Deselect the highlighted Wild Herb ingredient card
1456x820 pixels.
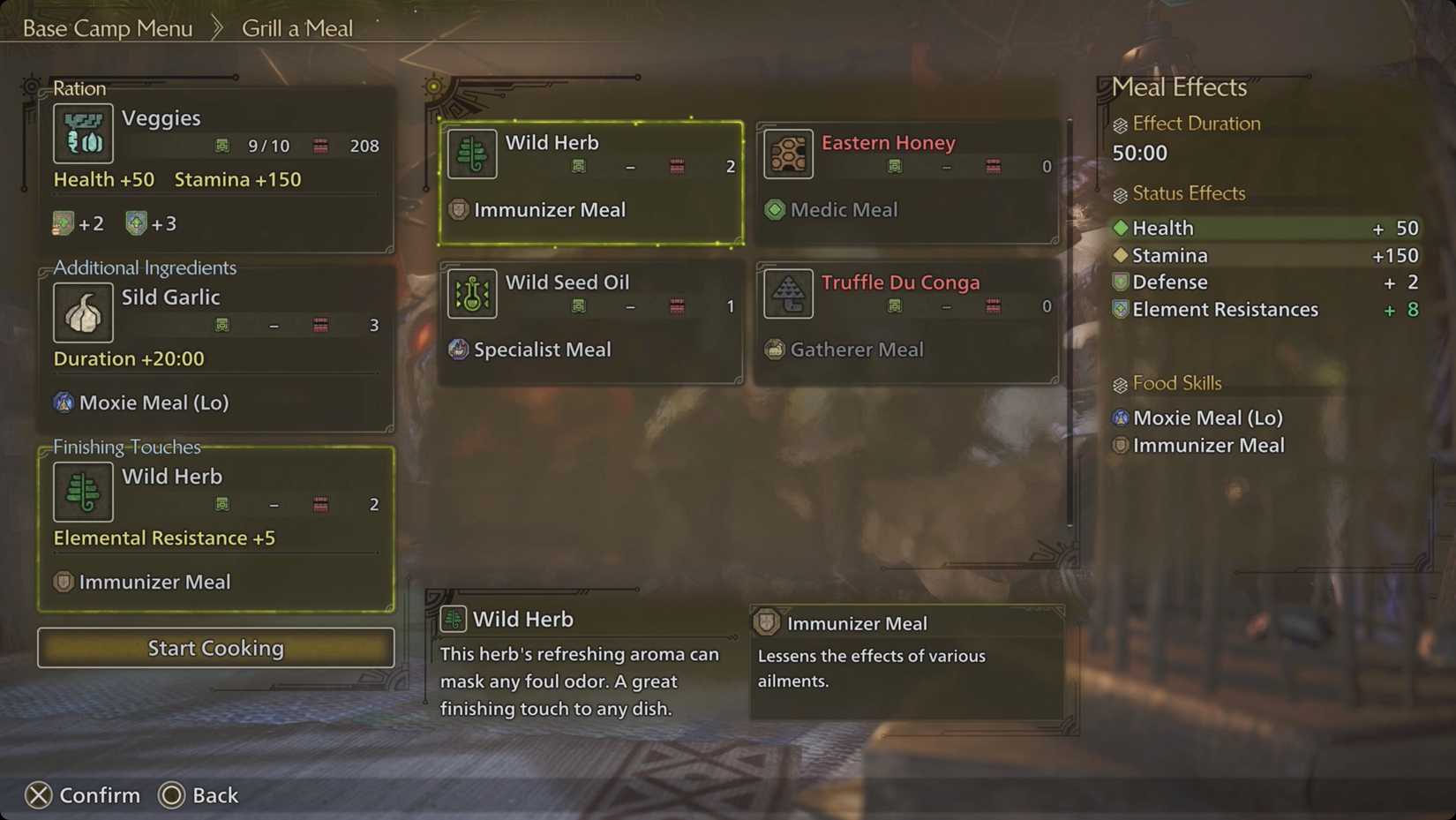pyautogui.click(x=589, y=181)
